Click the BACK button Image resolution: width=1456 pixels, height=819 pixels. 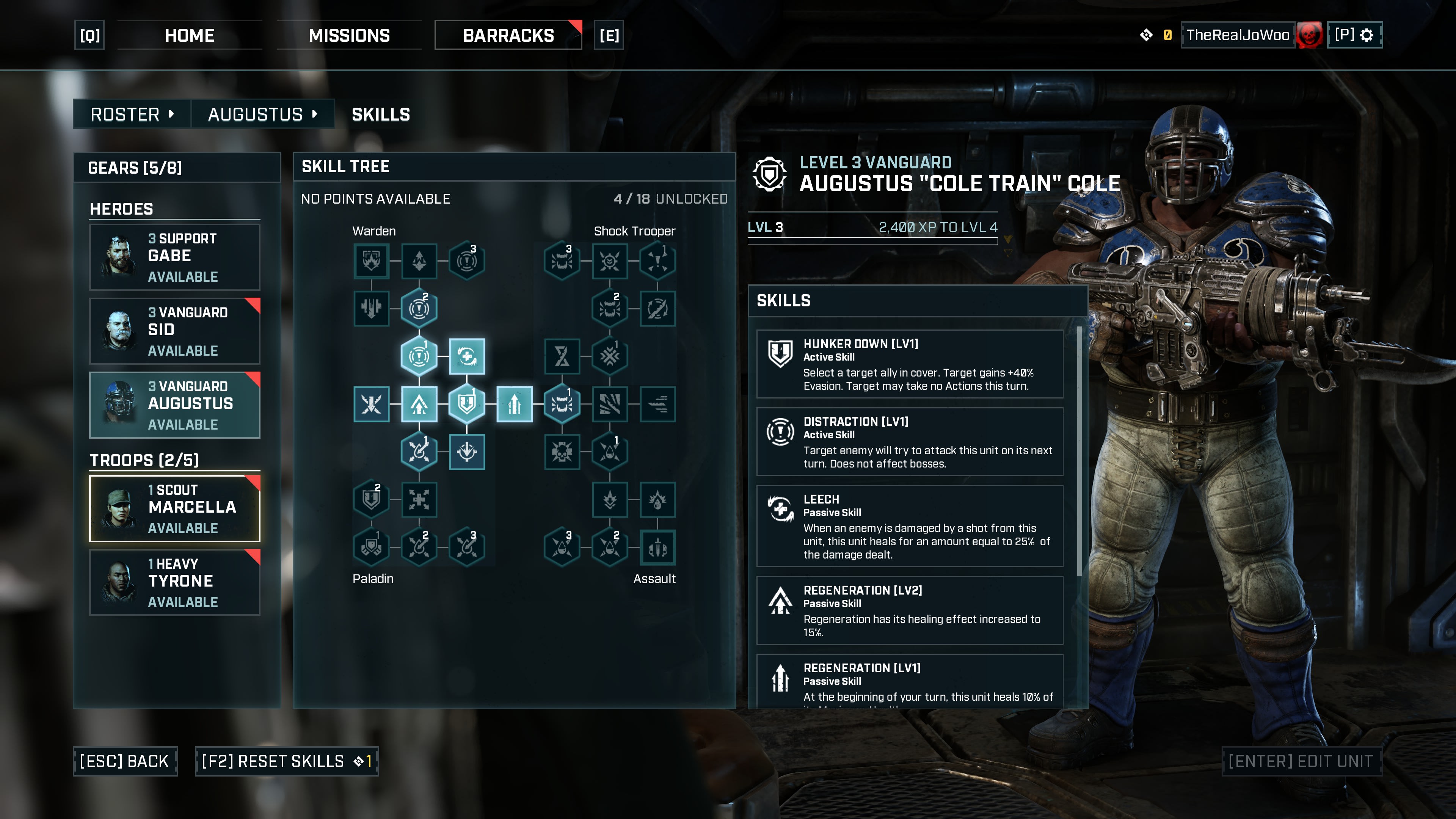coord(125,761)
